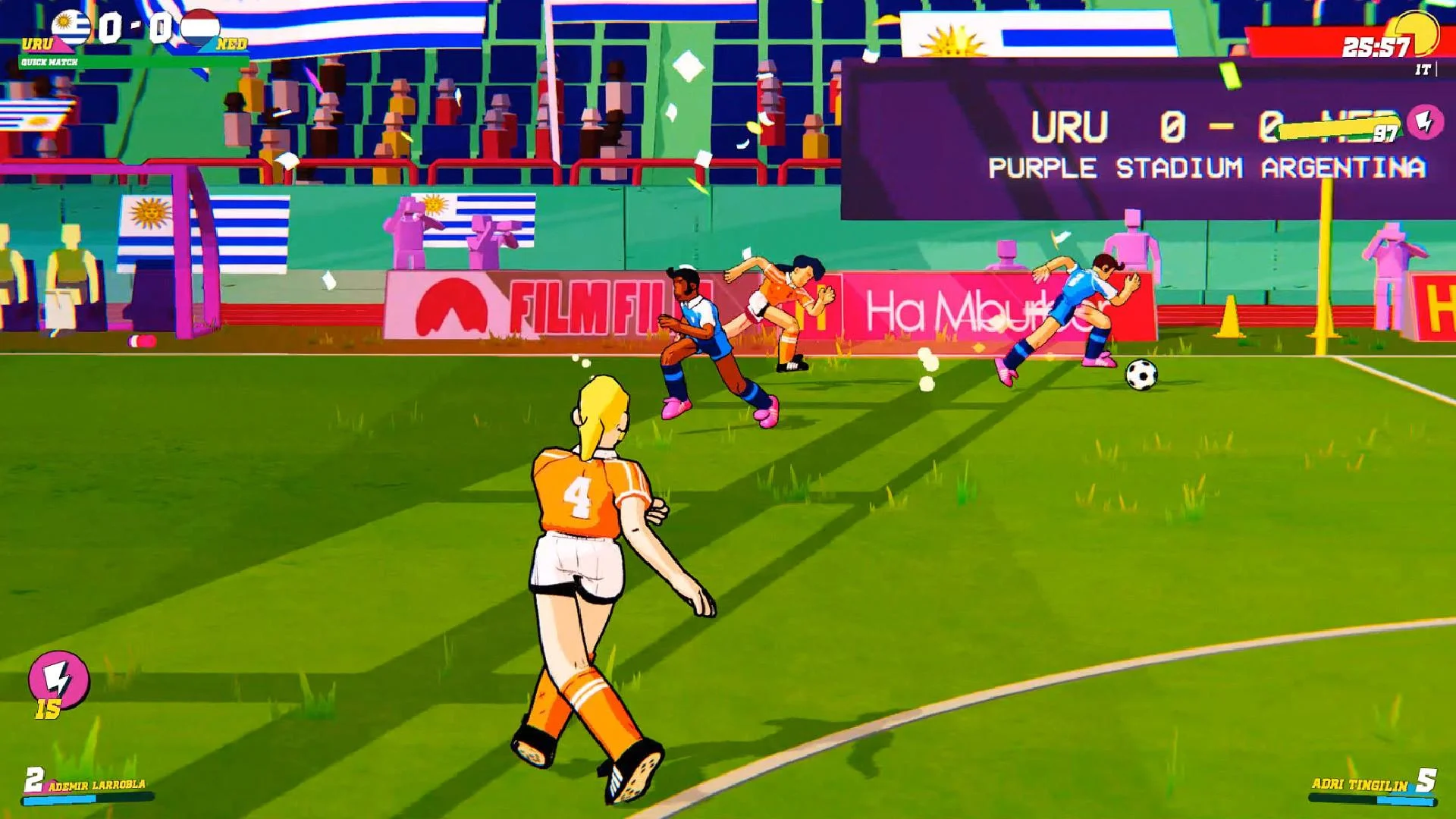
Task: Click the lightning bolt icon on the stadium scoreboard
Action: [1426, 121]
